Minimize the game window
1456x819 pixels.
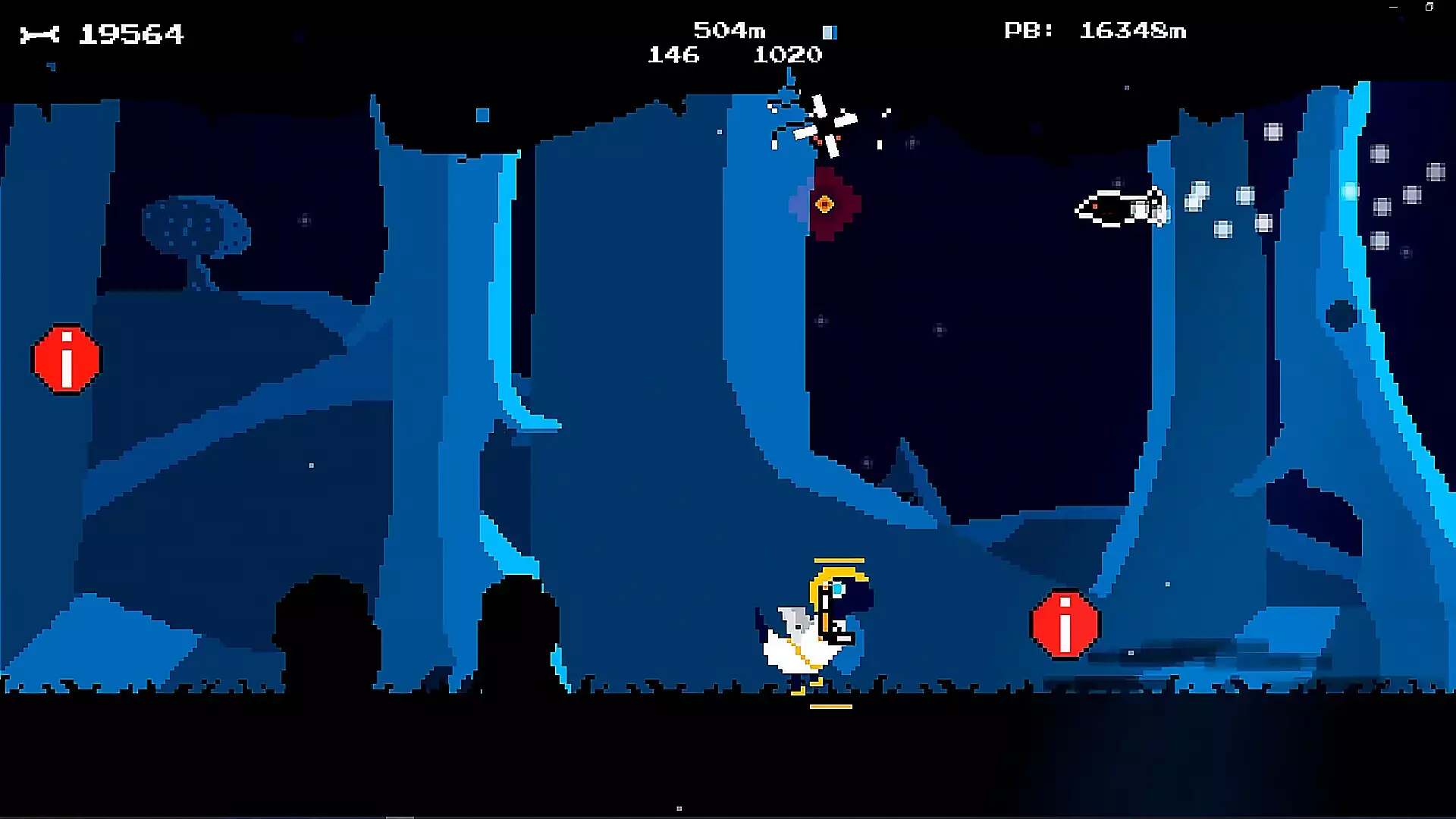1393,7
